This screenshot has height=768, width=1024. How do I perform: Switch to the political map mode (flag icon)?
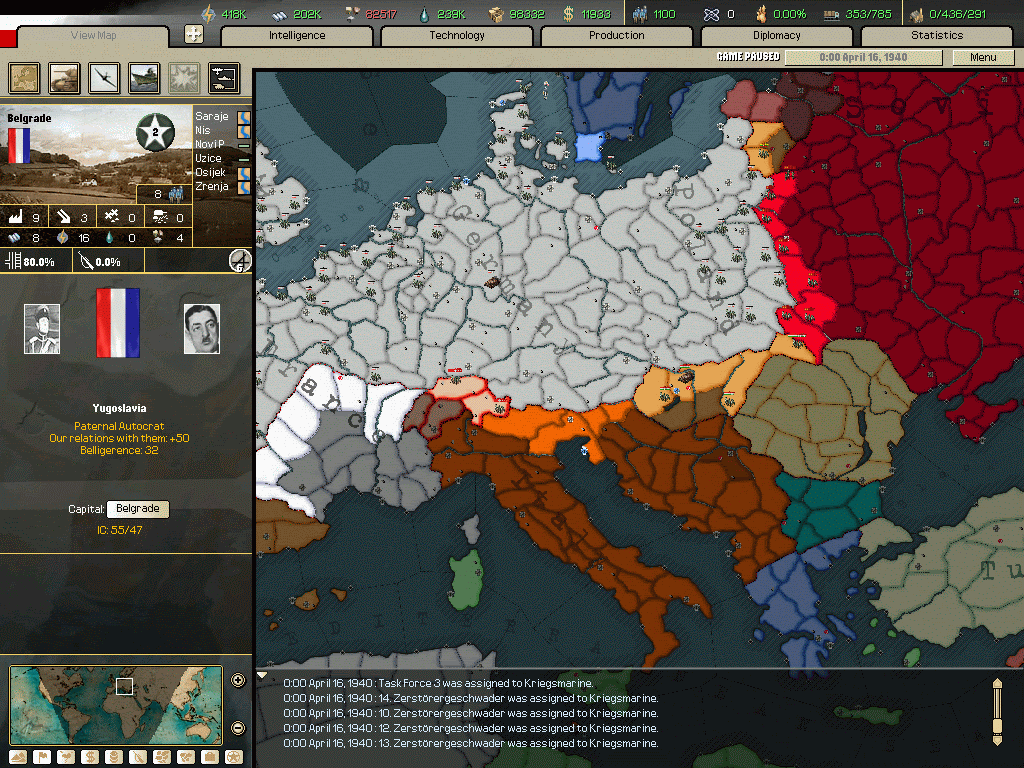(x=42, y=757)
